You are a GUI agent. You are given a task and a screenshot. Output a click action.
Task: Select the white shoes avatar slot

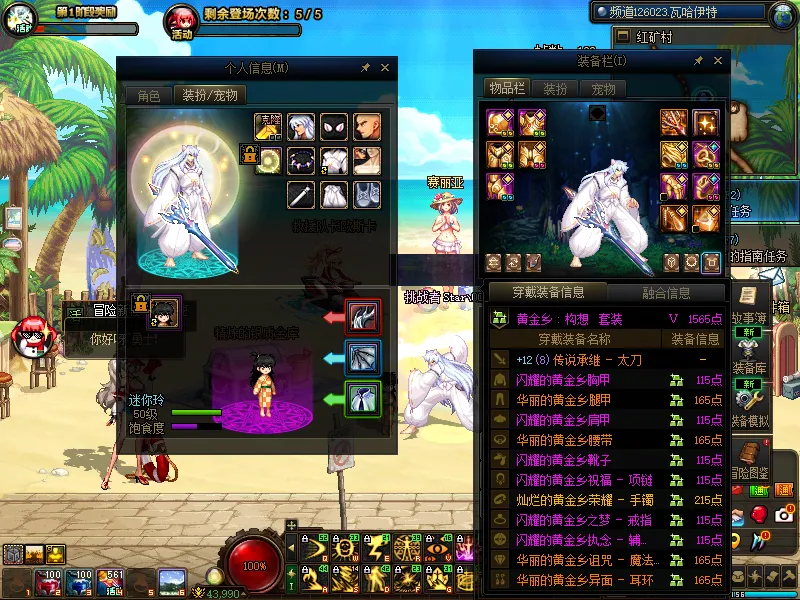(x=367, y=194)
